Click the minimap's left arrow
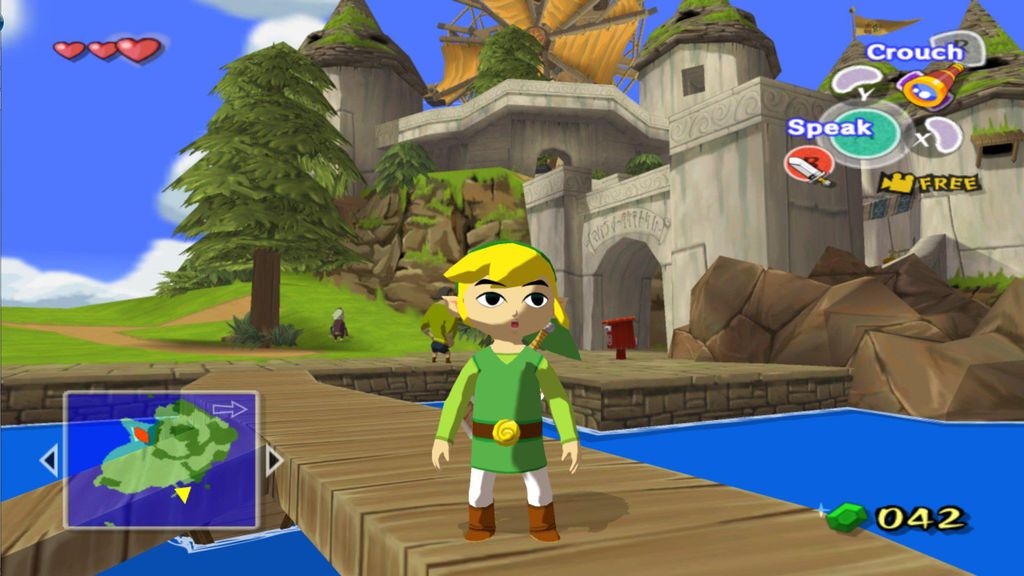The width and height of the screenshot is (1024, 576). [x=48, y=461]
